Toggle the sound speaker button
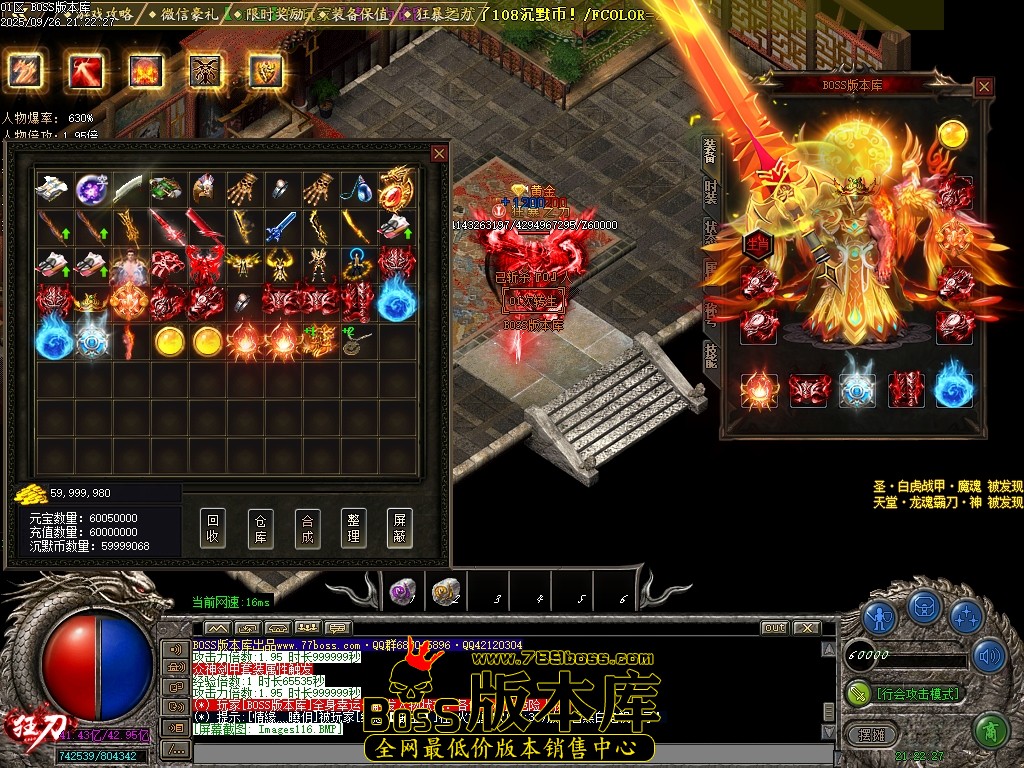This screenshot has height=768, width=1024. pos(990,655)
